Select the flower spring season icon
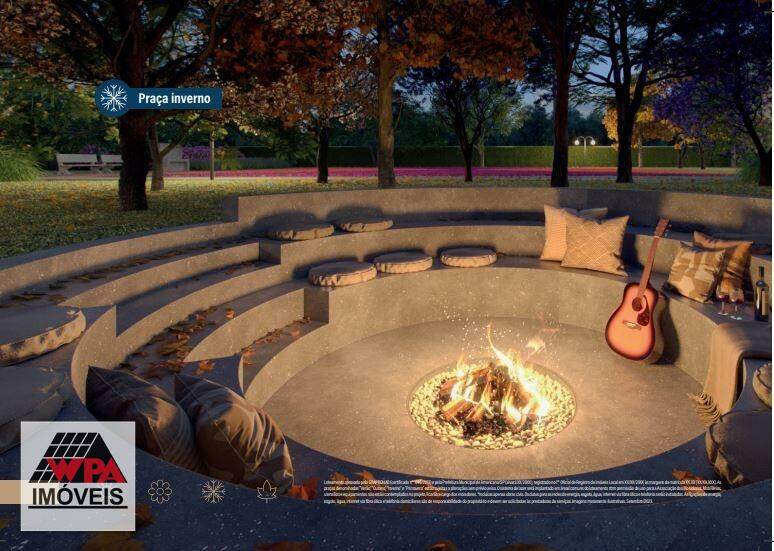774x551 pixels. point(160,491)
